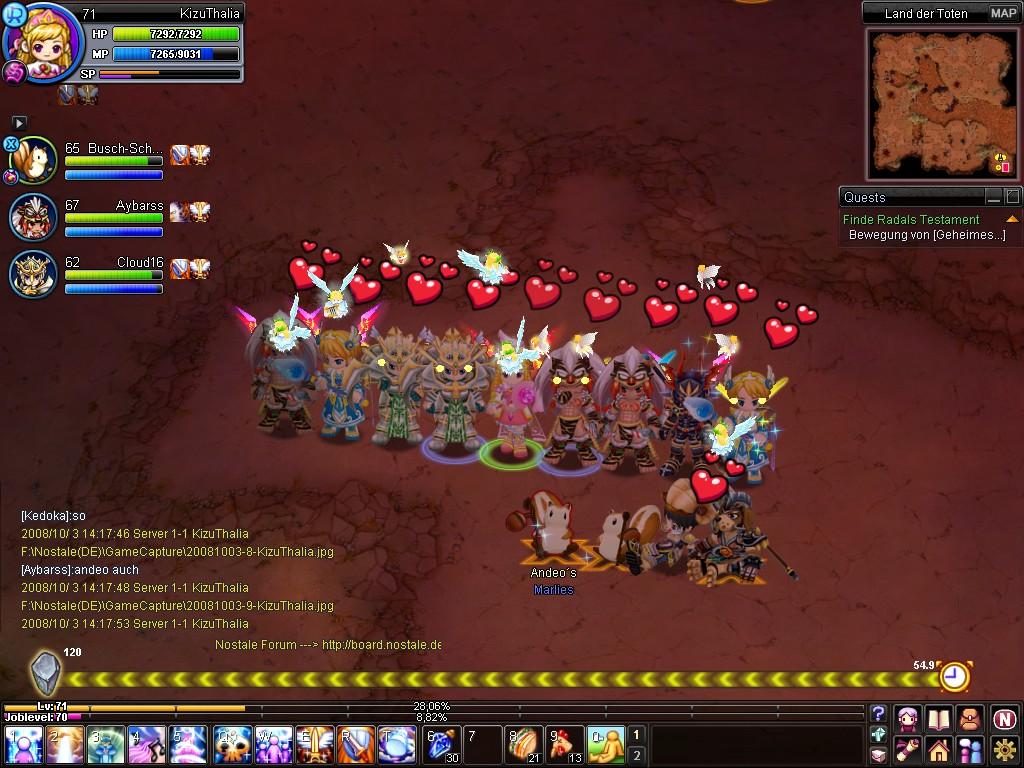Viewport: 1024px width, 768px height.
Task: Select party member Aybarss portrait
Action: [x=33, y=217]
